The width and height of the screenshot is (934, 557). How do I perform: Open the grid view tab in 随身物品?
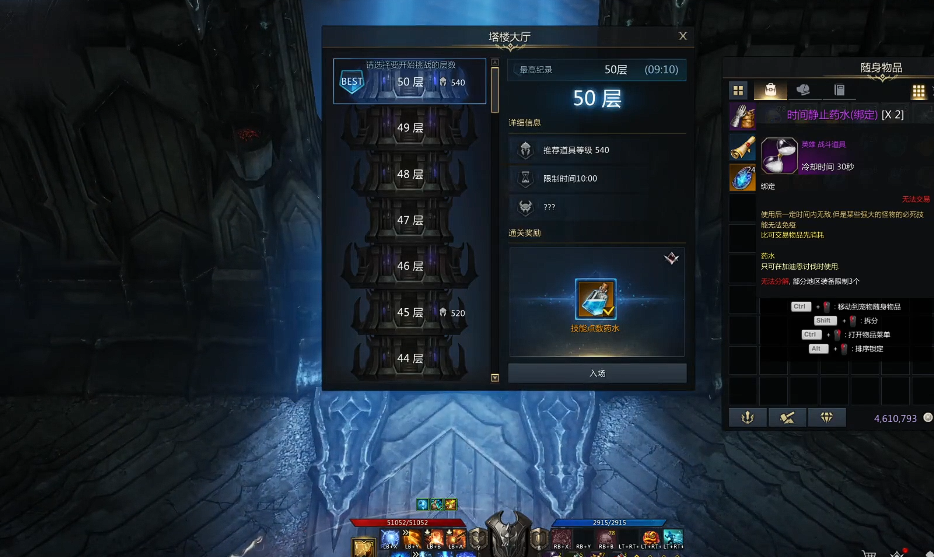(738, 91)
